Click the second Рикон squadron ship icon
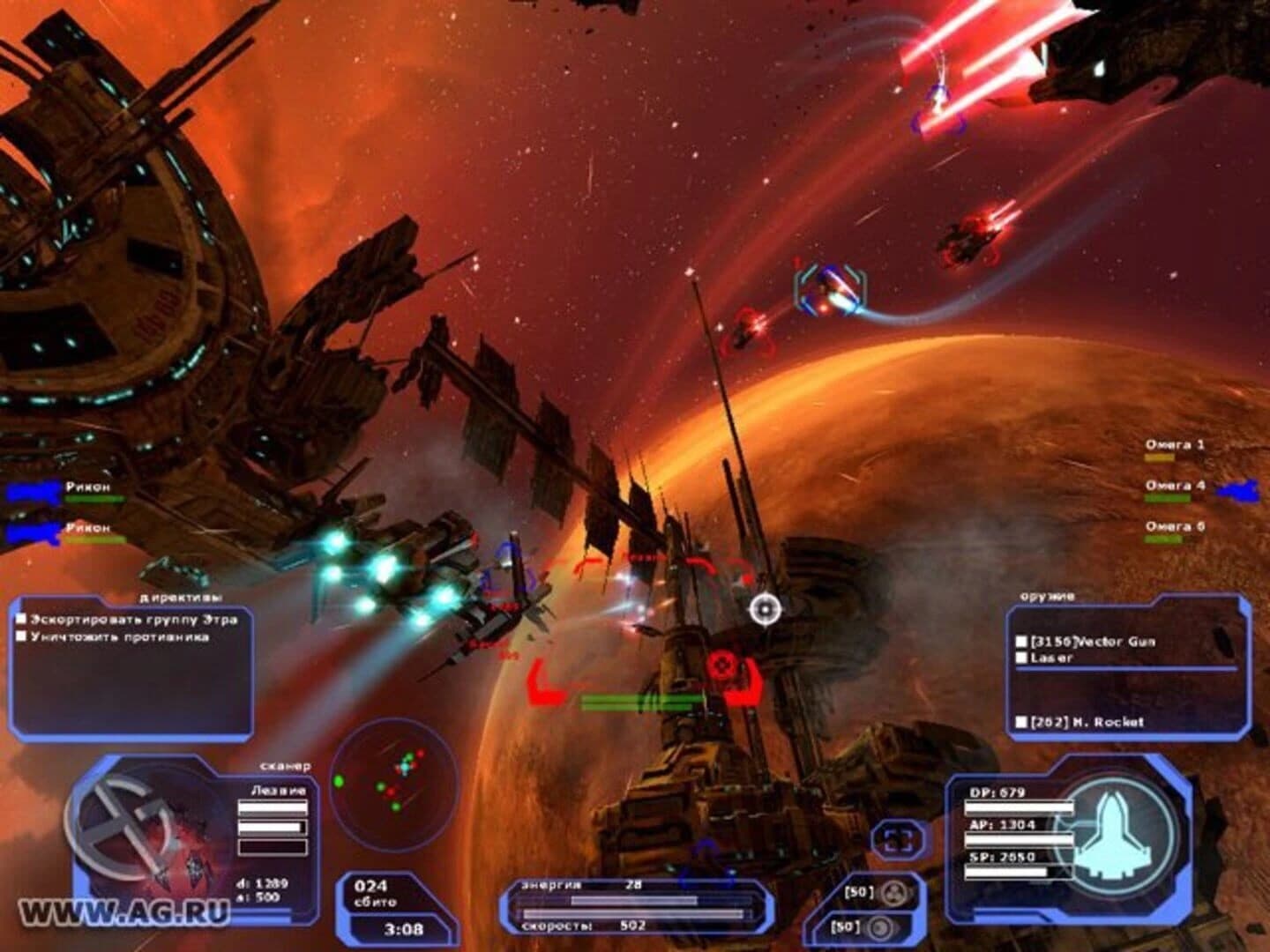The width and height of the screenshot is (1270, 952). [31, 533]
